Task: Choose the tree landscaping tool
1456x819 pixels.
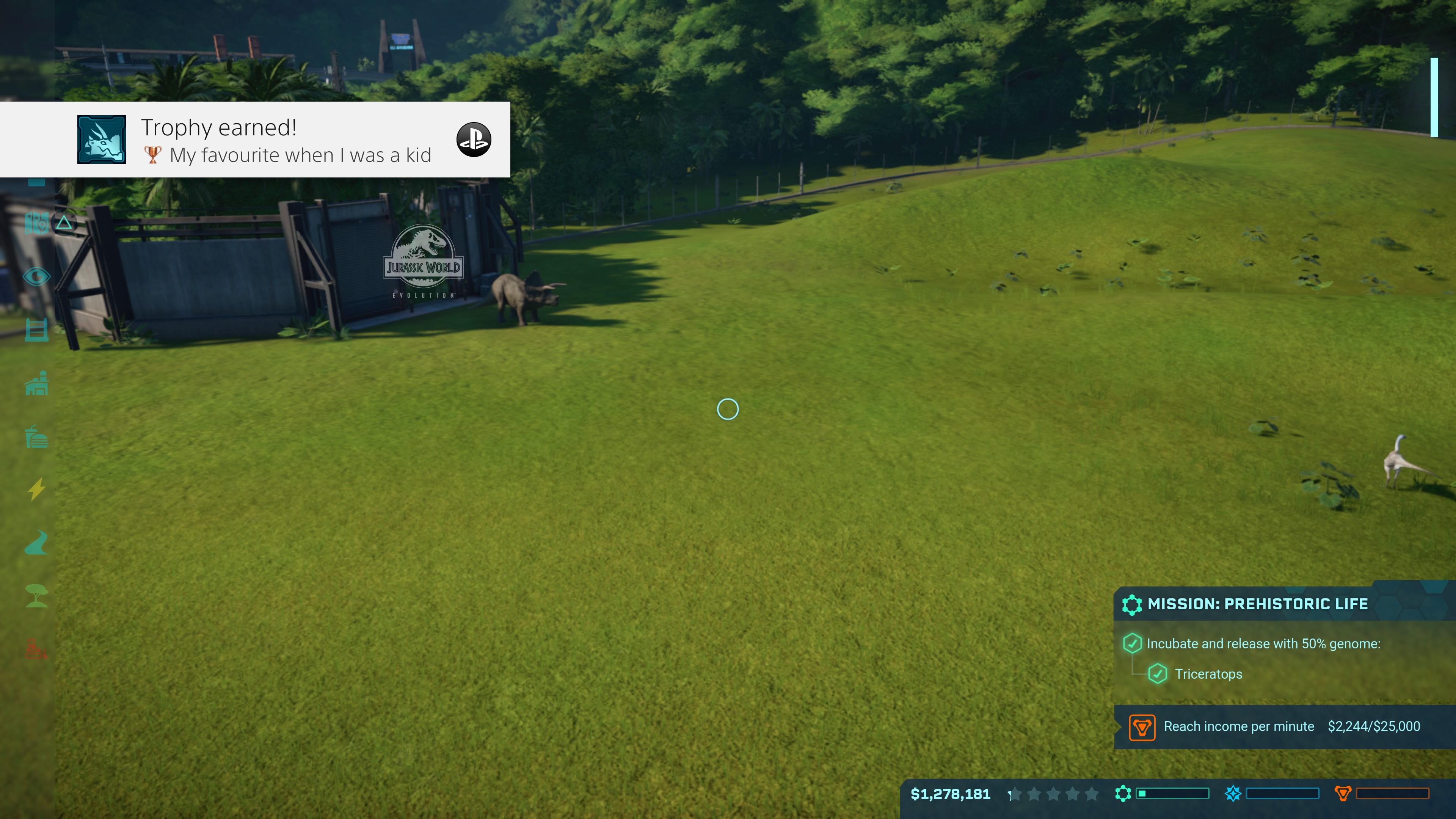Action: [x=37, y=596]
